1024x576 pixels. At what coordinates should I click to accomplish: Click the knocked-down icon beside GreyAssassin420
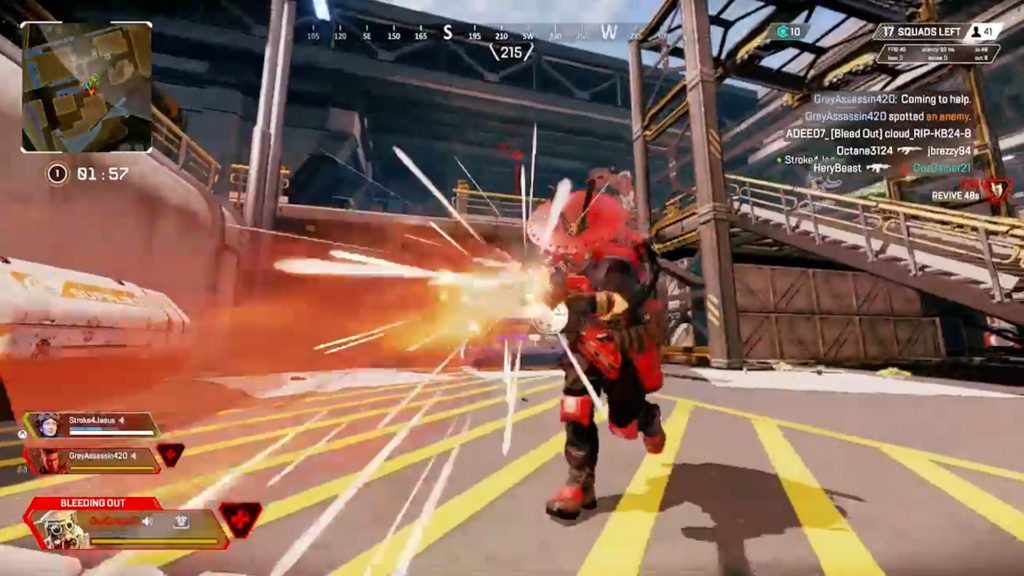170,454
